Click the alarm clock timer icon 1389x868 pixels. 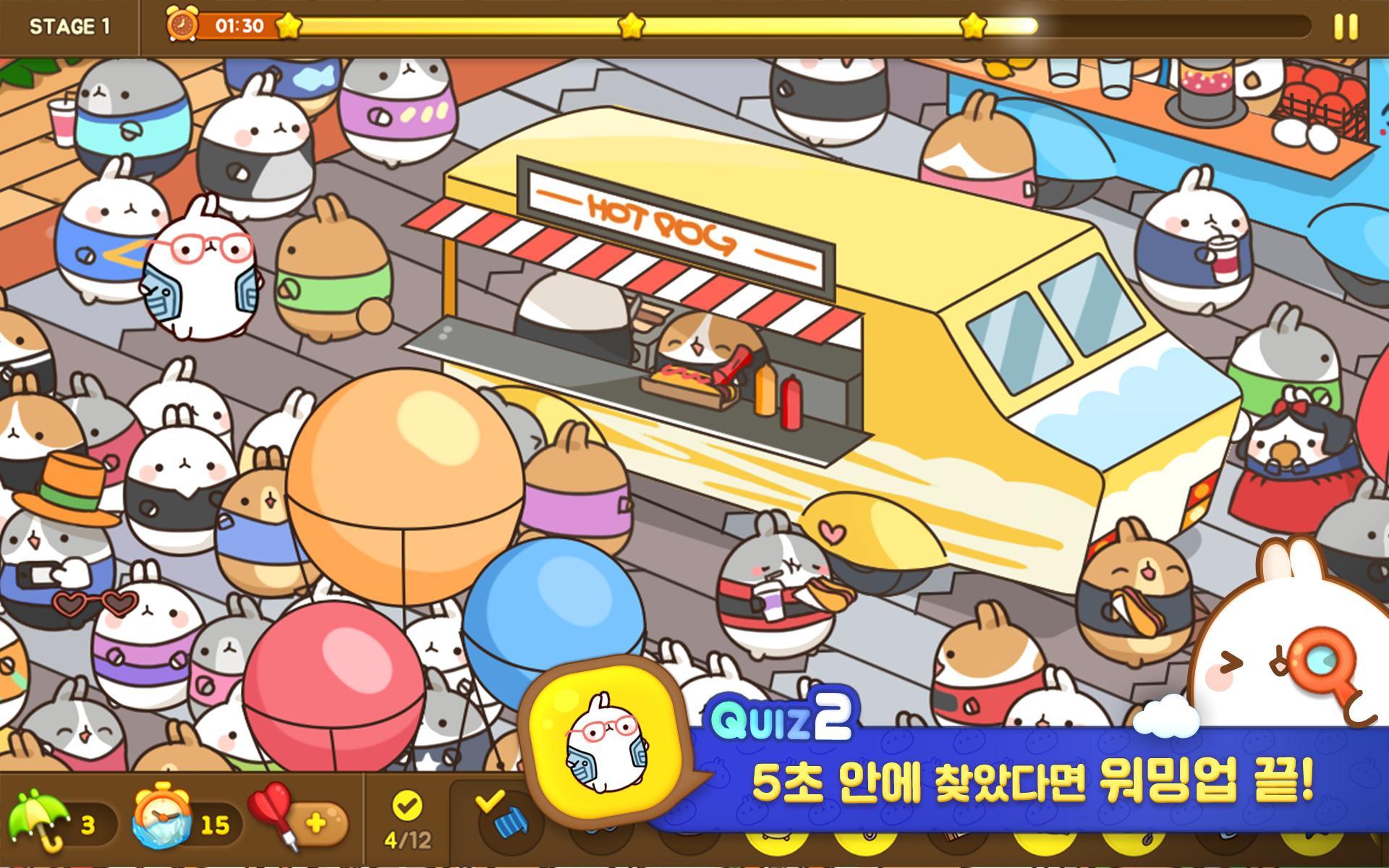(x=182, y=23)
